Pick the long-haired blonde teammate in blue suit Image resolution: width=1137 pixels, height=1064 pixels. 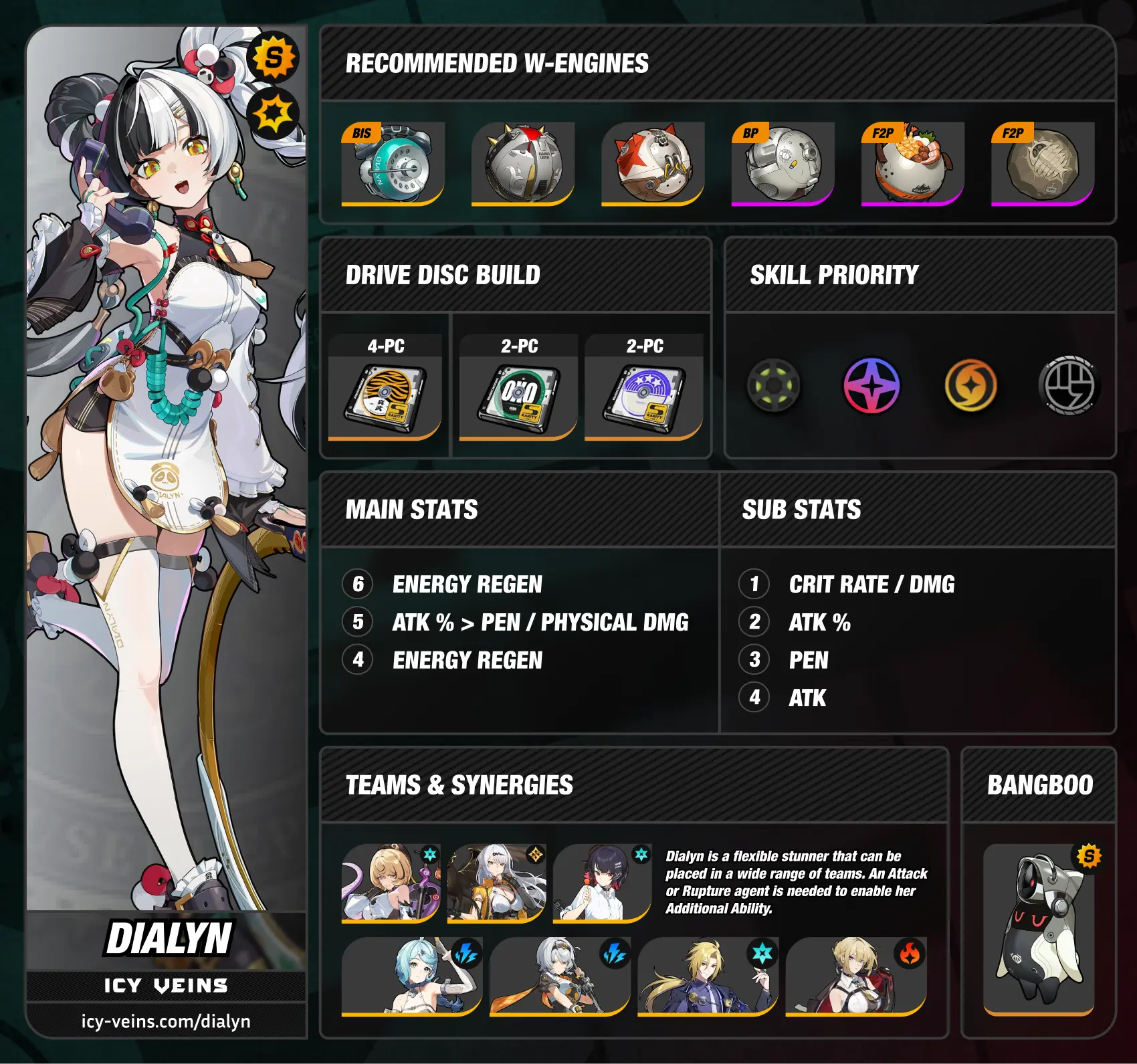708,976
